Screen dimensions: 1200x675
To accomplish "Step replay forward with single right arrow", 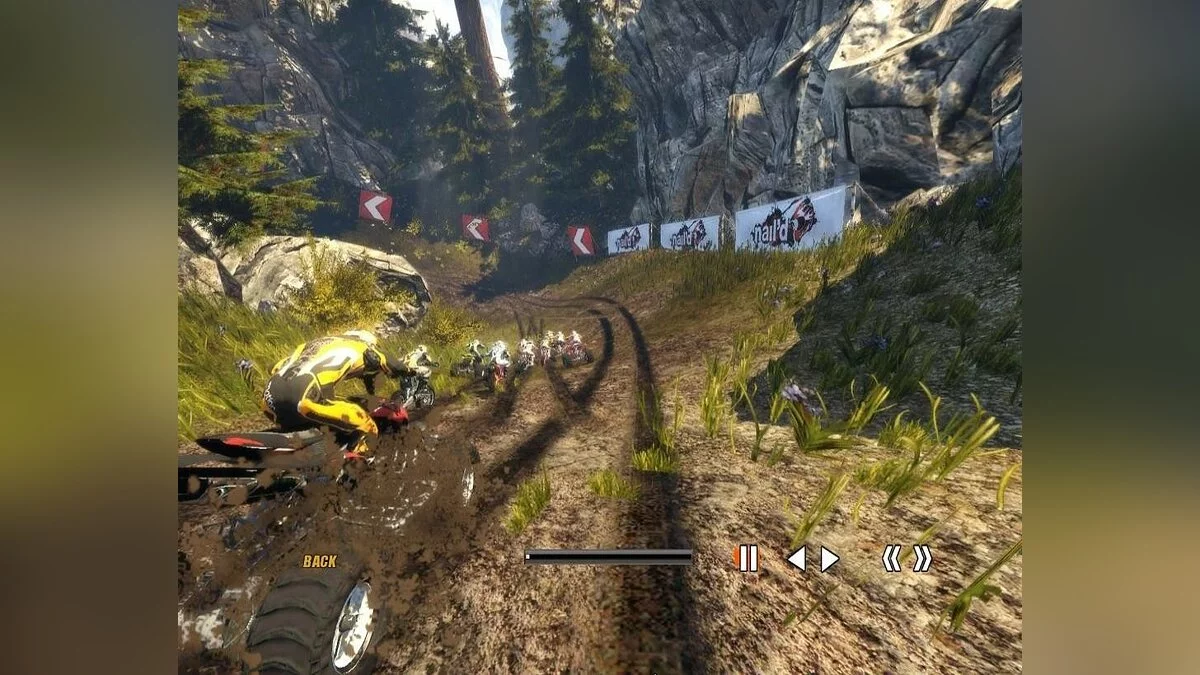I will 829,559.
